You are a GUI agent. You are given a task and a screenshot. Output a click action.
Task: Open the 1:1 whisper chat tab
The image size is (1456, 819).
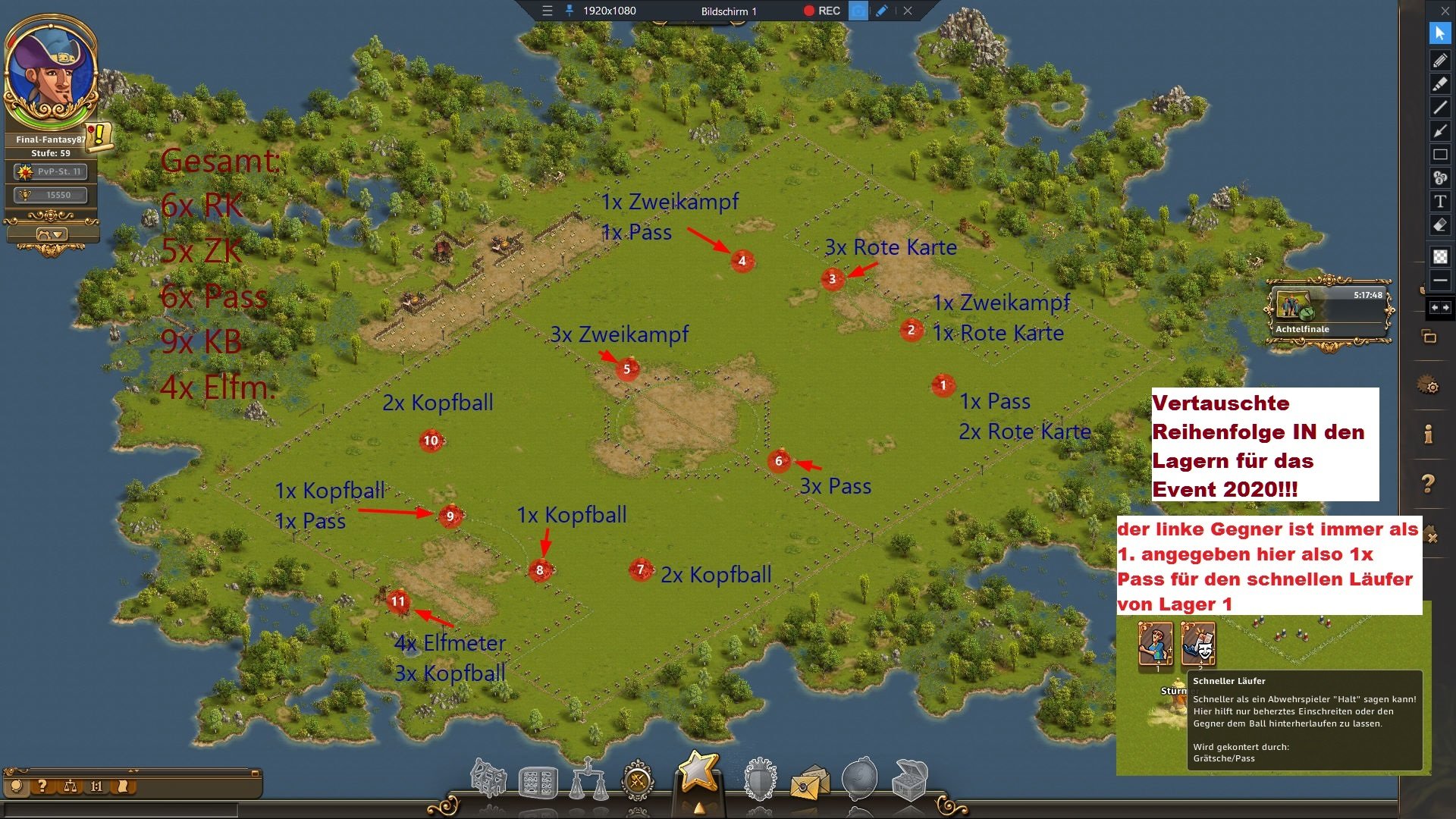coord(96,786)
